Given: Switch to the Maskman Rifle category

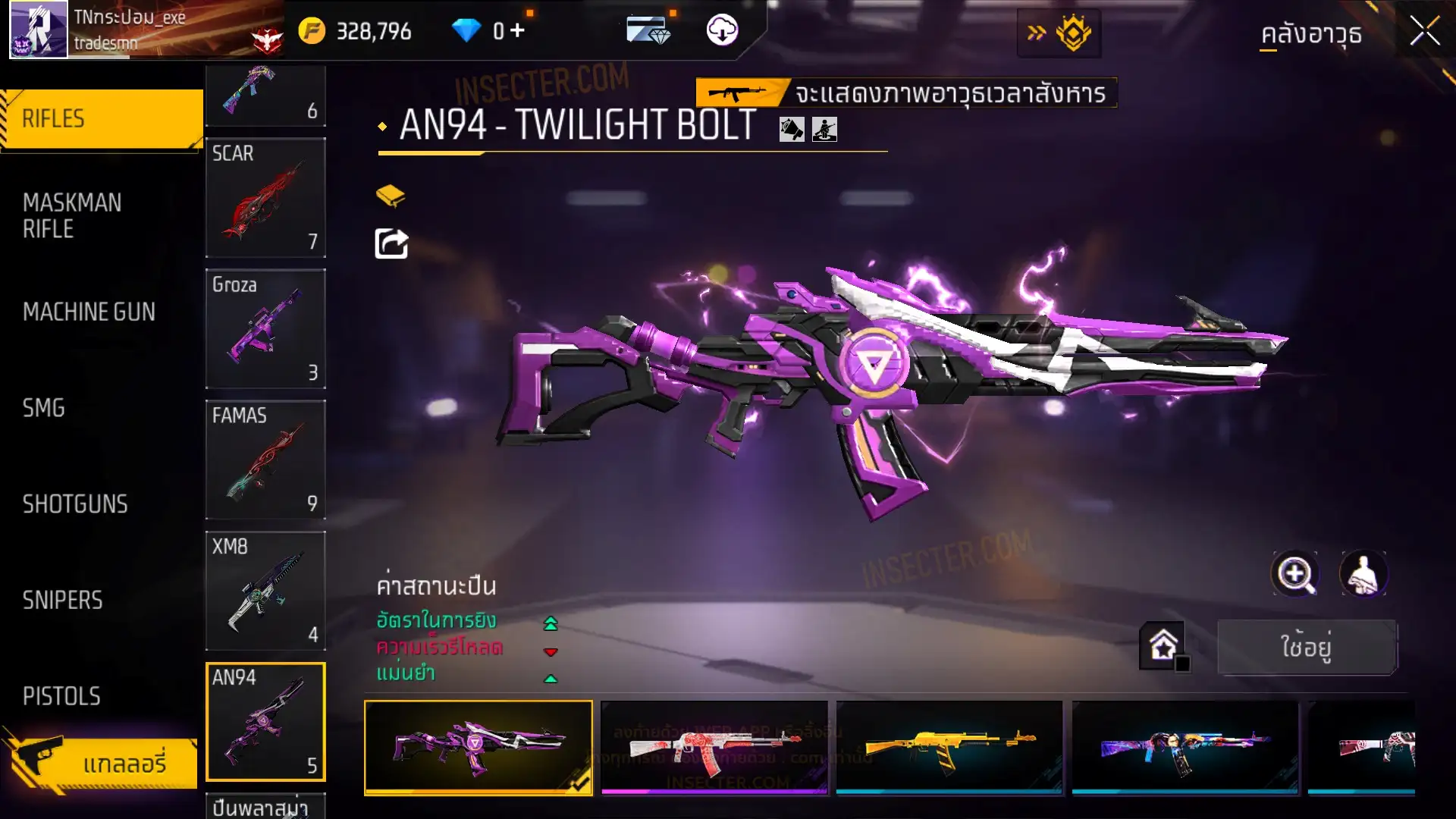Looking at the screenshot, I should pyautogui.click(x=72, y=216).
